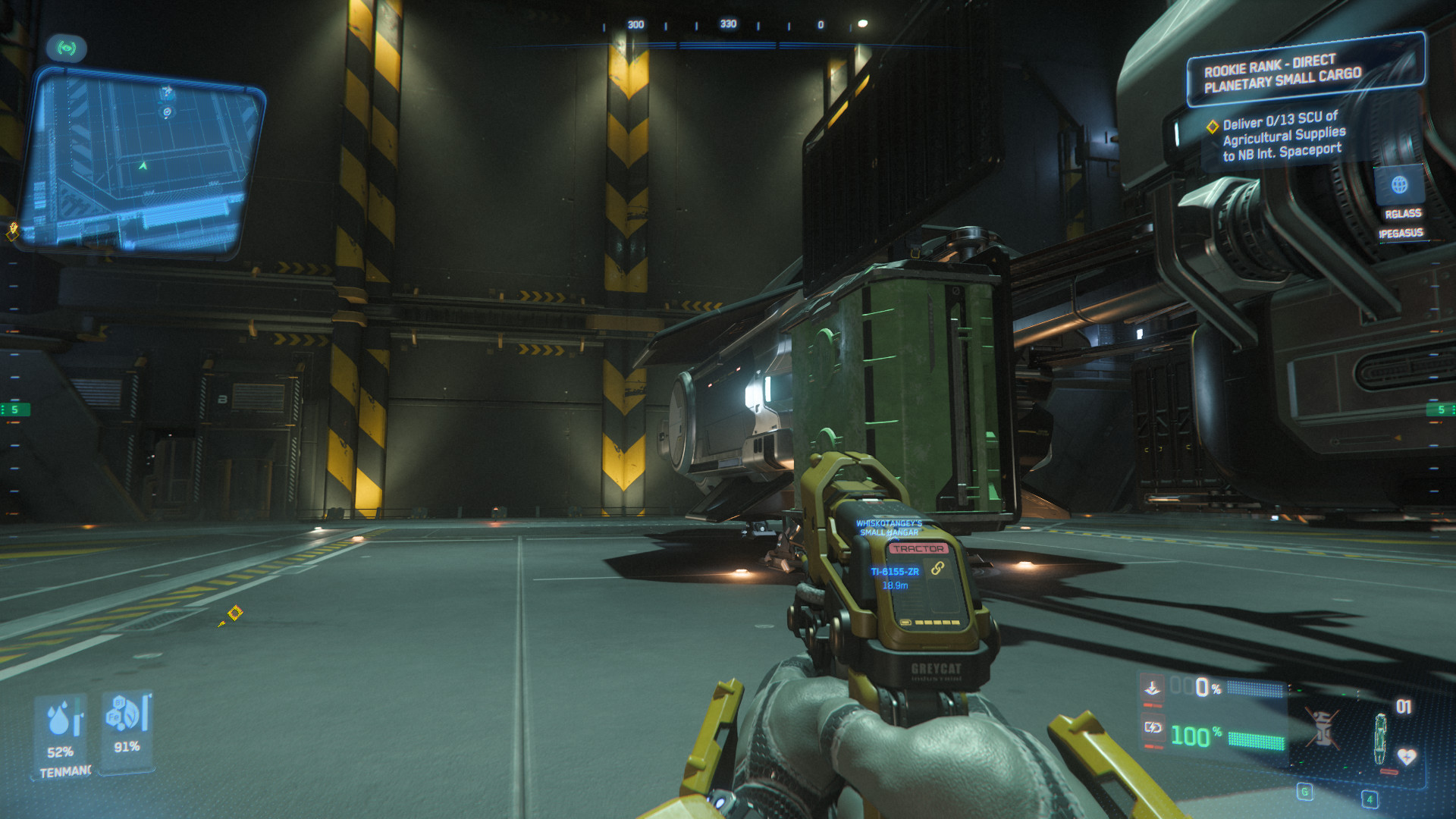Screen dimensions: 1456x819
Task: Click the crossed-out figure status icon
Action: (1322, 727)
